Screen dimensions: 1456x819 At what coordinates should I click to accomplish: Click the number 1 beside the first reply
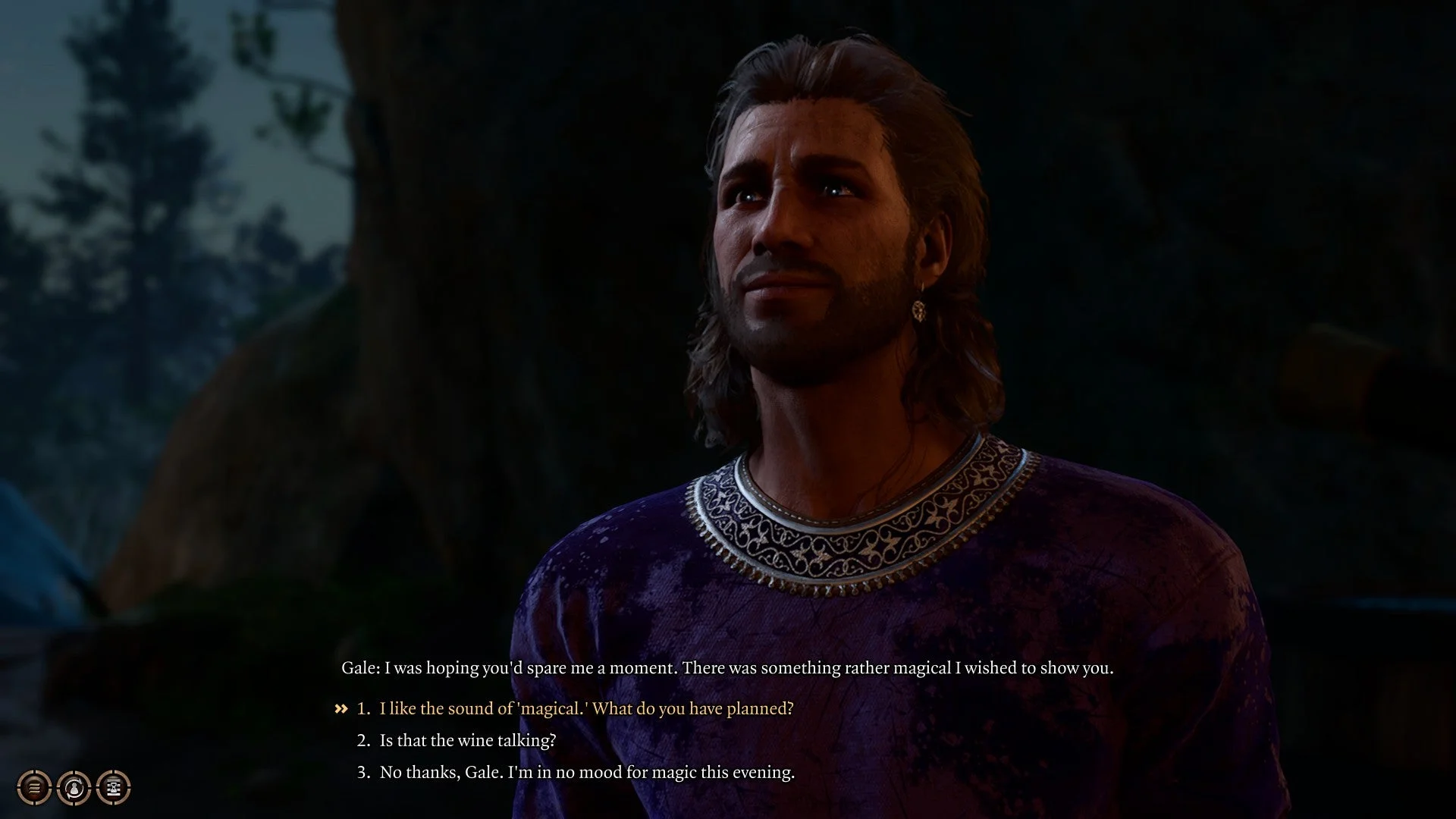pos(362,708)
